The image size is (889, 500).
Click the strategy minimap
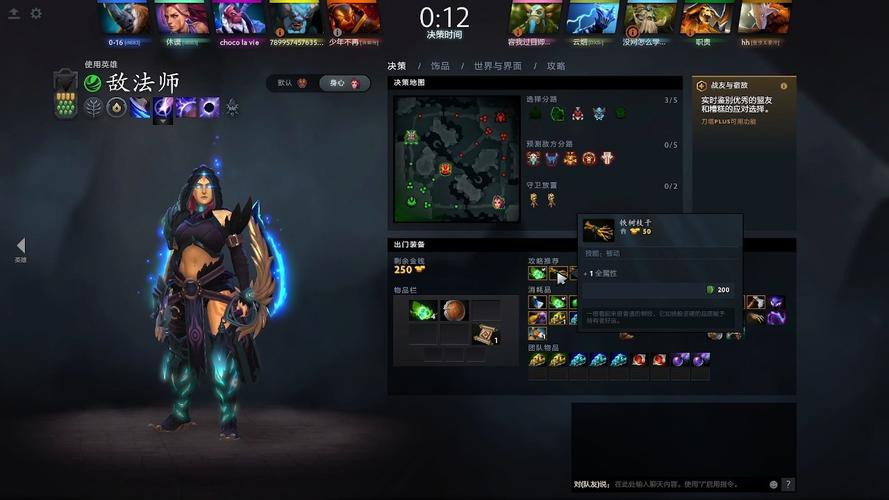[456, 159]
